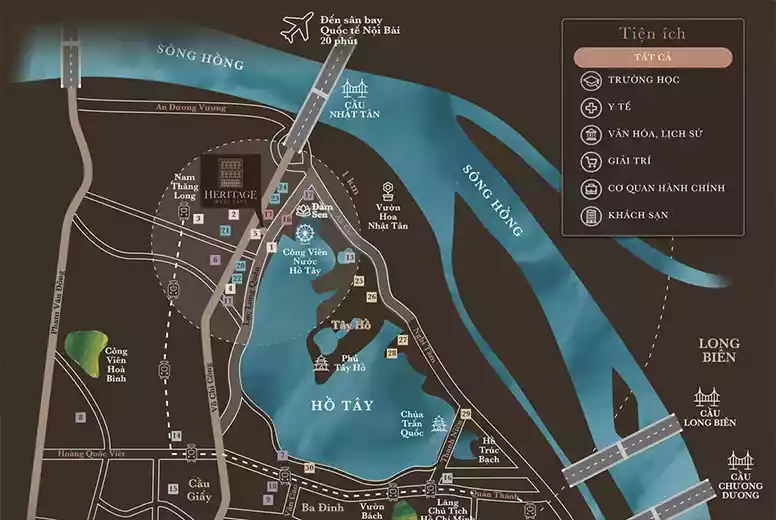Image resolution: width=776 pixels, height=520 pixels.
Task: Click the Cầu Long Biên bridge icon
Action: pos(708,398)
